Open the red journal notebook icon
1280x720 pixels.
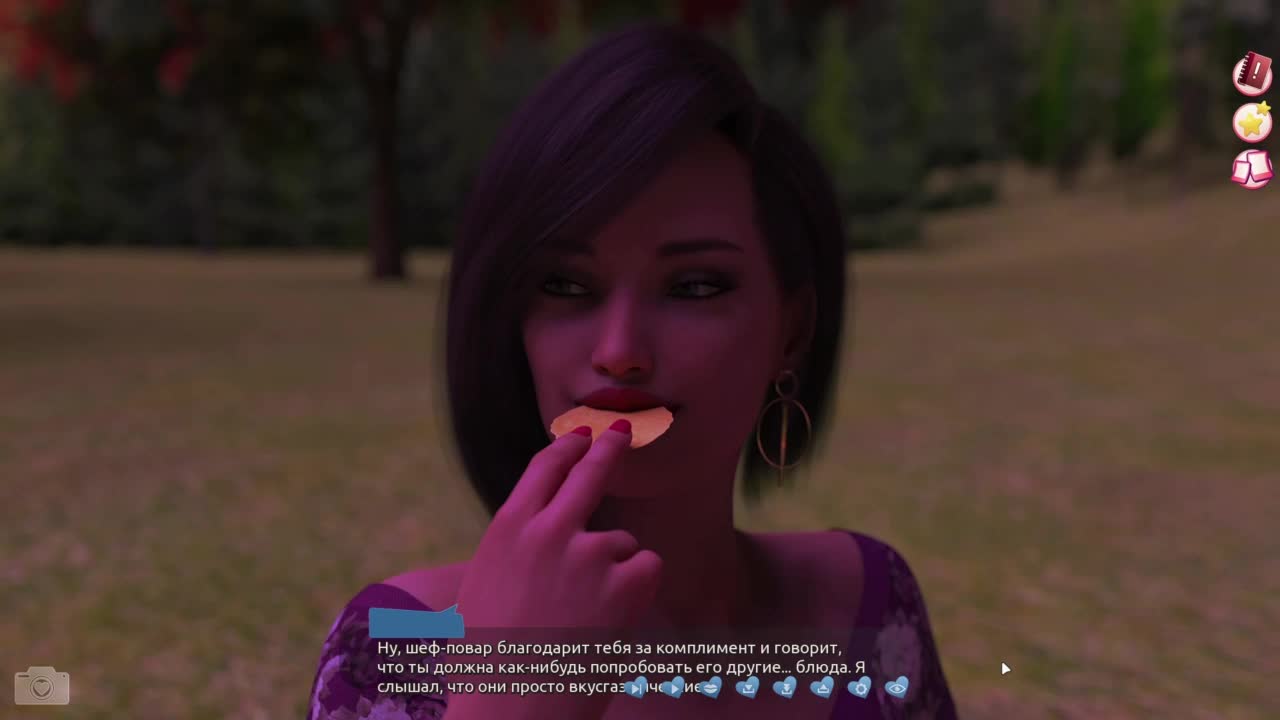click(1251, 75)
